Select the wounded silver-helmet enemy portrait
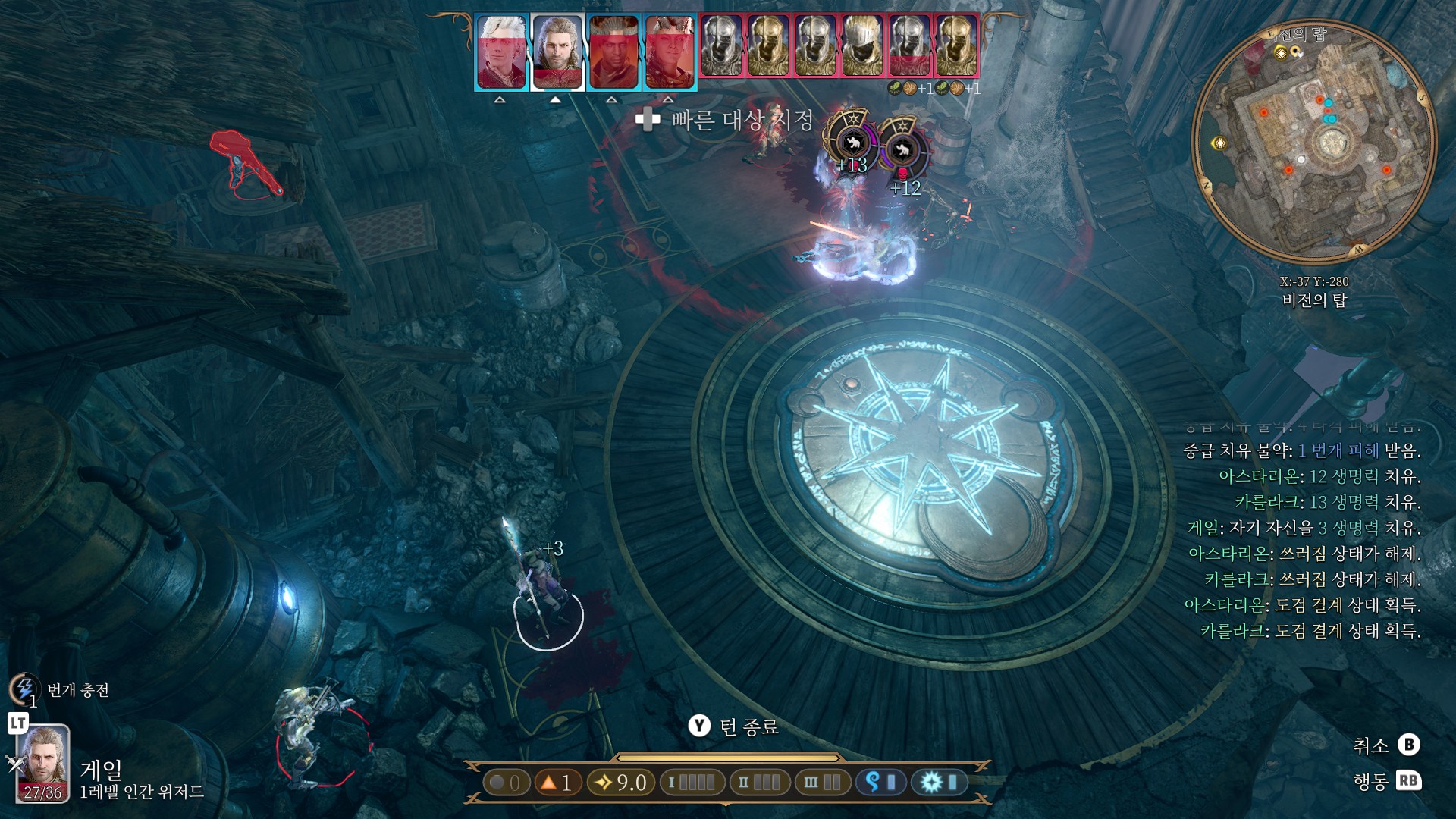Image resolution: width=1456 pixels, height=819 pixels. point(909,45)
